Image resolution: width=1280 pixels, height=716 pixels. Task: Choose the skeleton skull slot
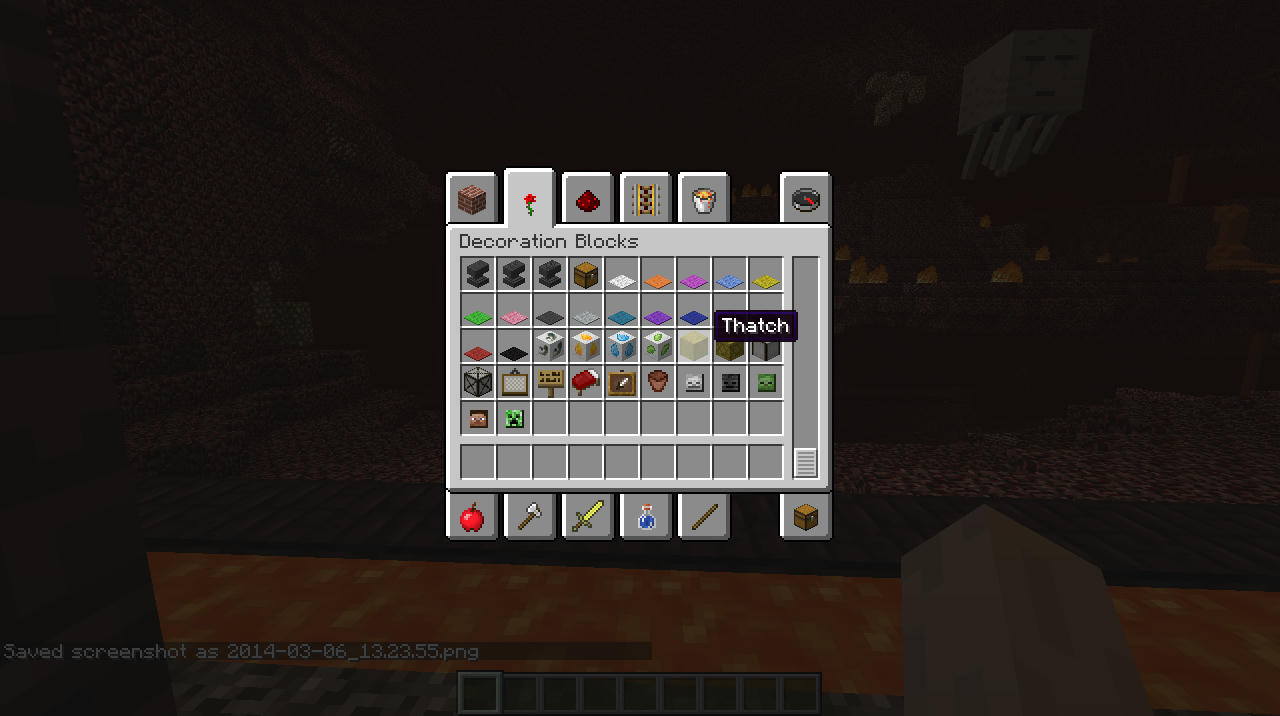coord(694,382)
